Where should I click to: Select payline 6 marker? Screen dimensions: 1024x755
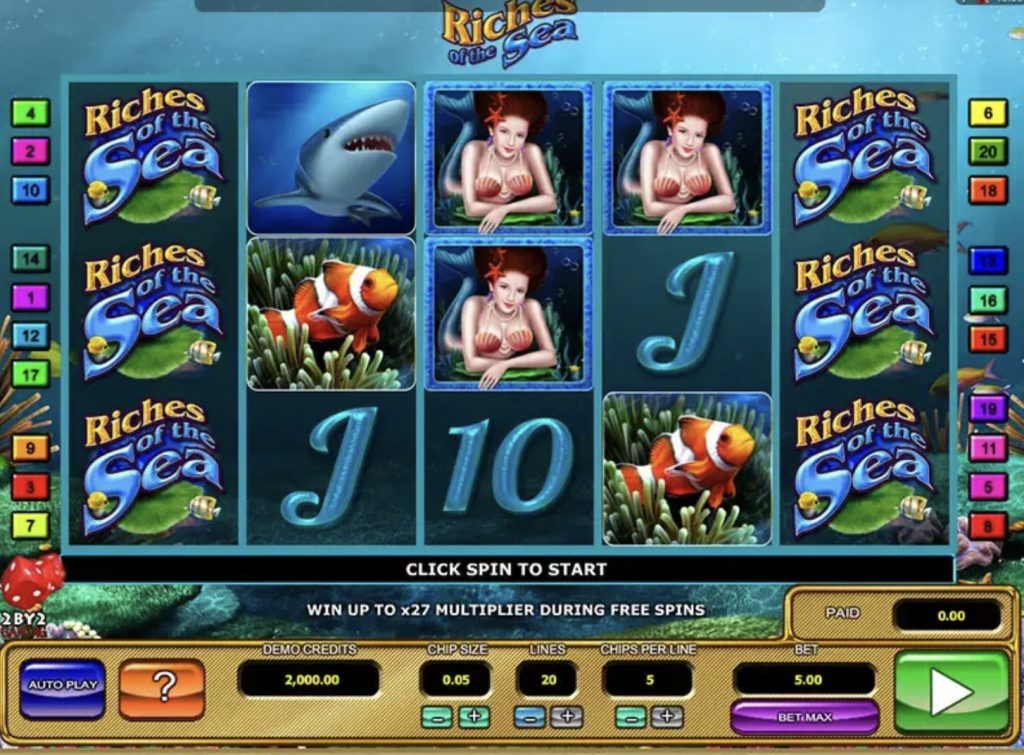pos(988,113)
